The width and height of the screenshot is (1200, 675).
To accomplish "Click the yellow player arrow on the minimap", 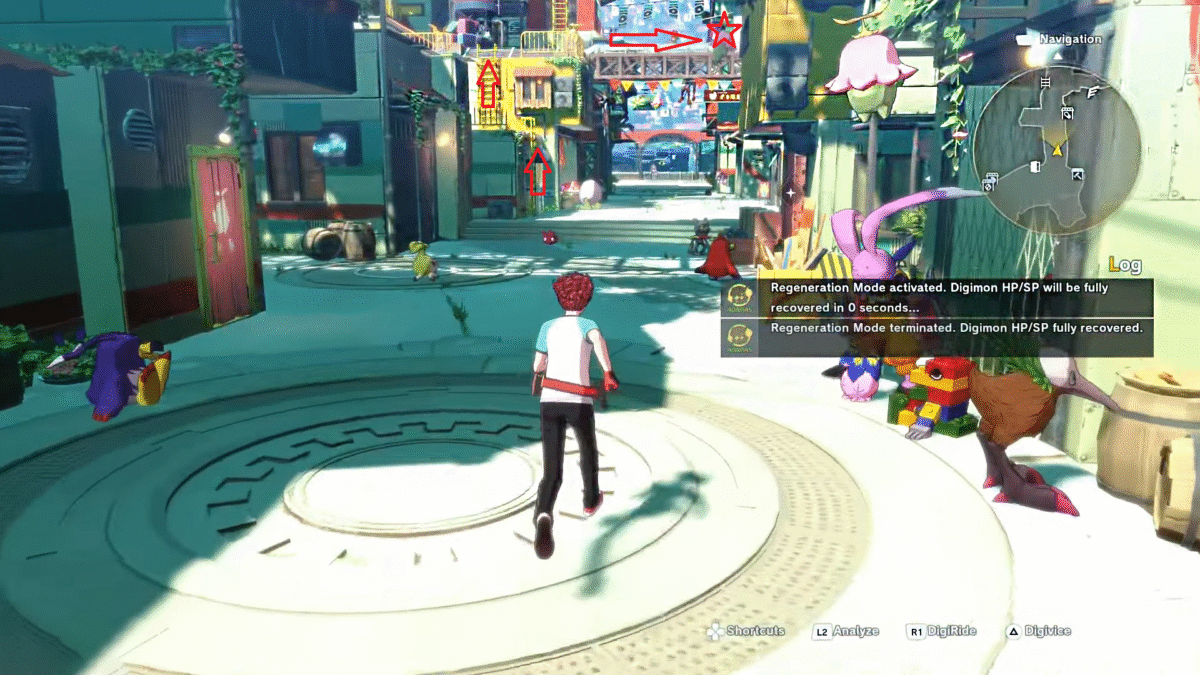I will point(1057,150).
